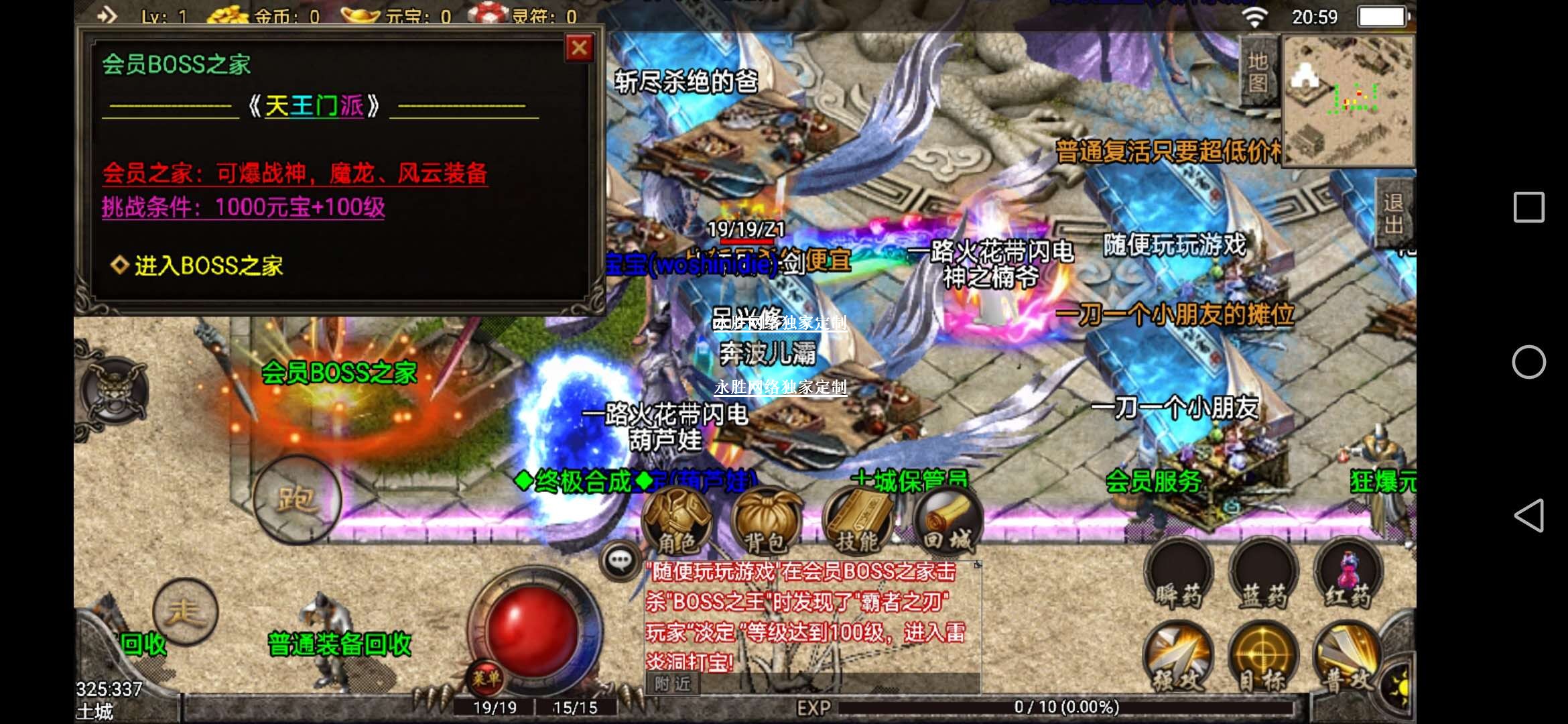Open the chat bubble button

[x=619, y=560]
